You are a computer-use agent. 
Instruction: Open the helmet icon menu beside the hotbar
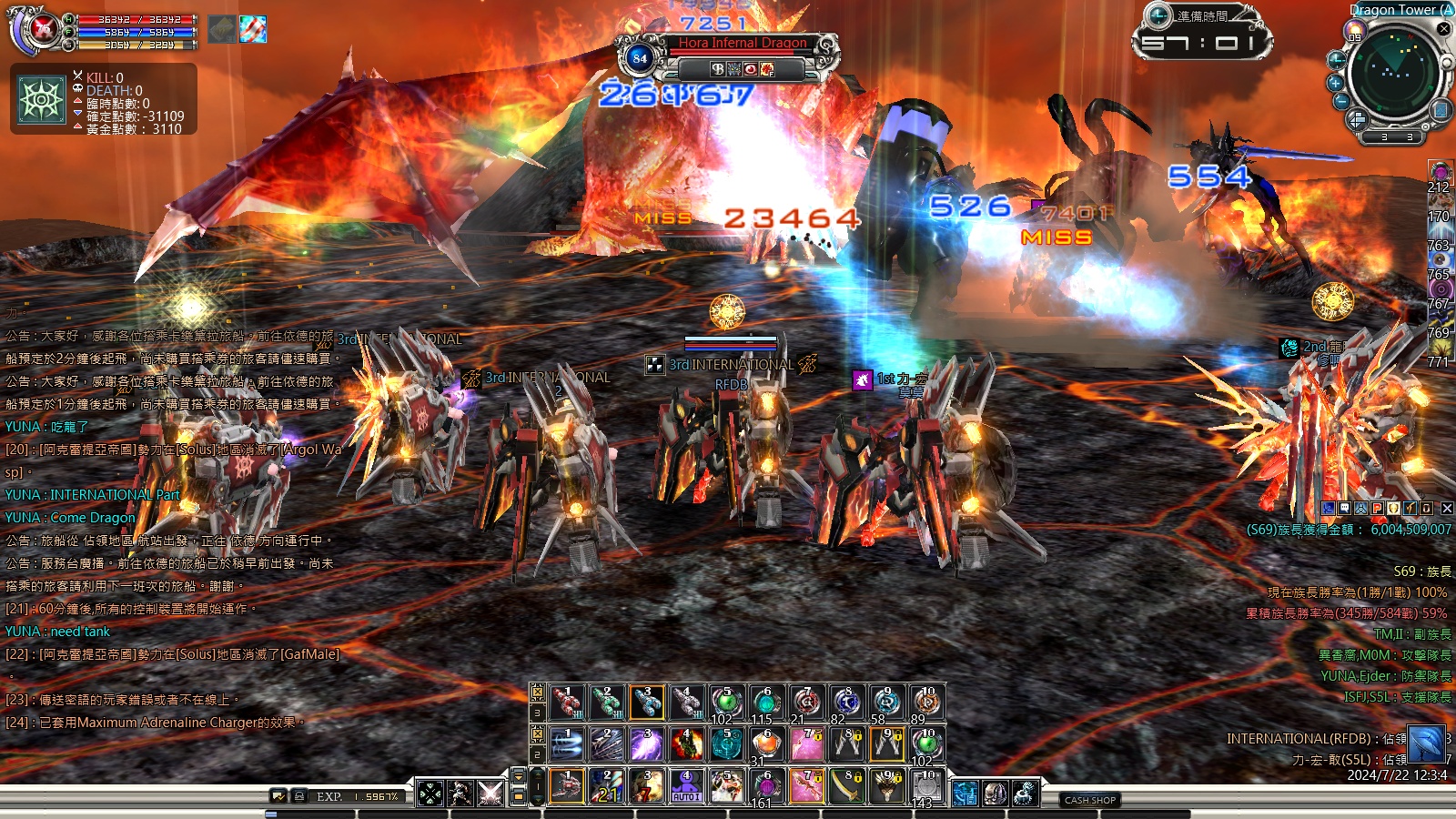click(x=995, y=794)
